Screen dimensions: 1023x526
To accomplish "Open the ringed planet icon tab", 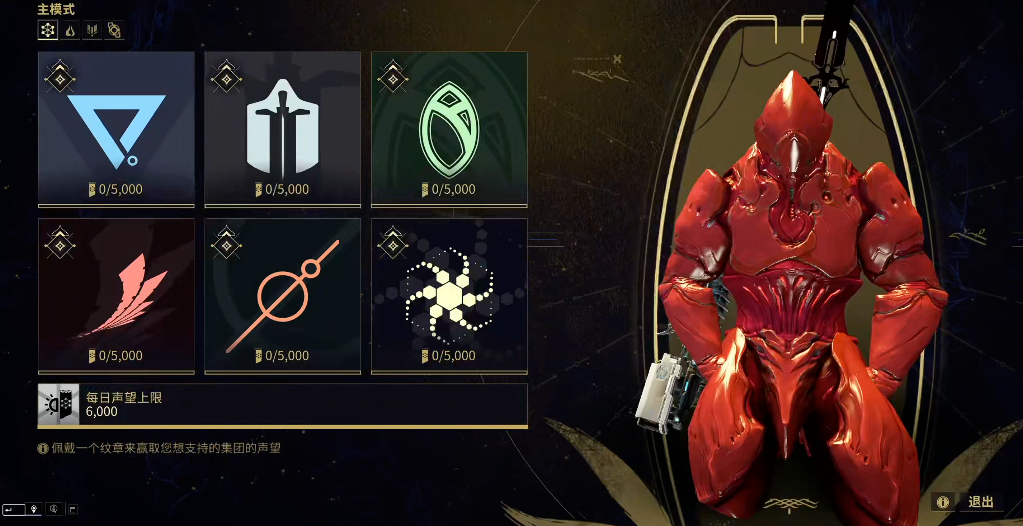I will (x=114, y=30).
